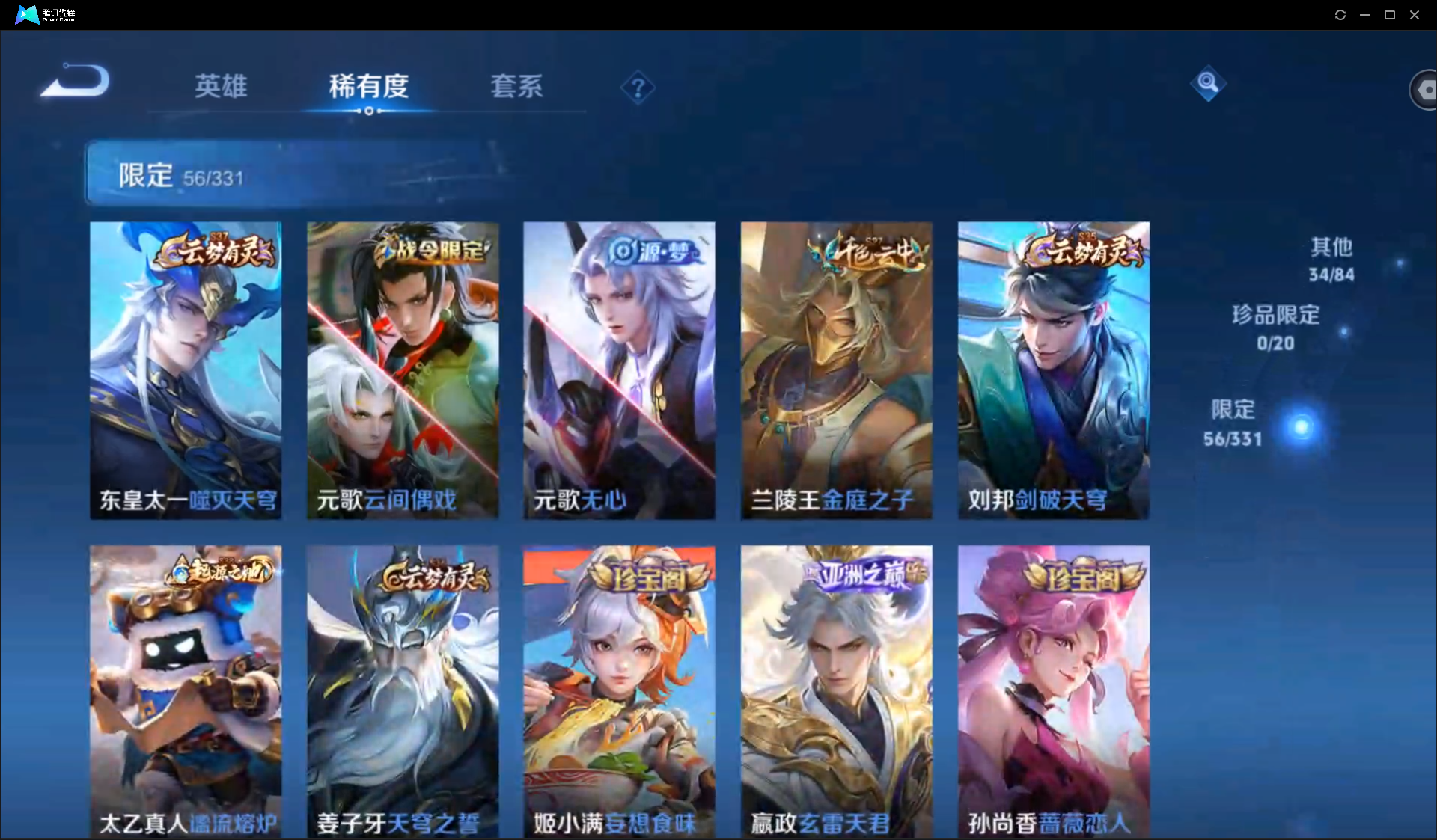1437x840 pixels.
Task: Jump to the 珍品限定 rarity category
Action: coord(1275,327)
